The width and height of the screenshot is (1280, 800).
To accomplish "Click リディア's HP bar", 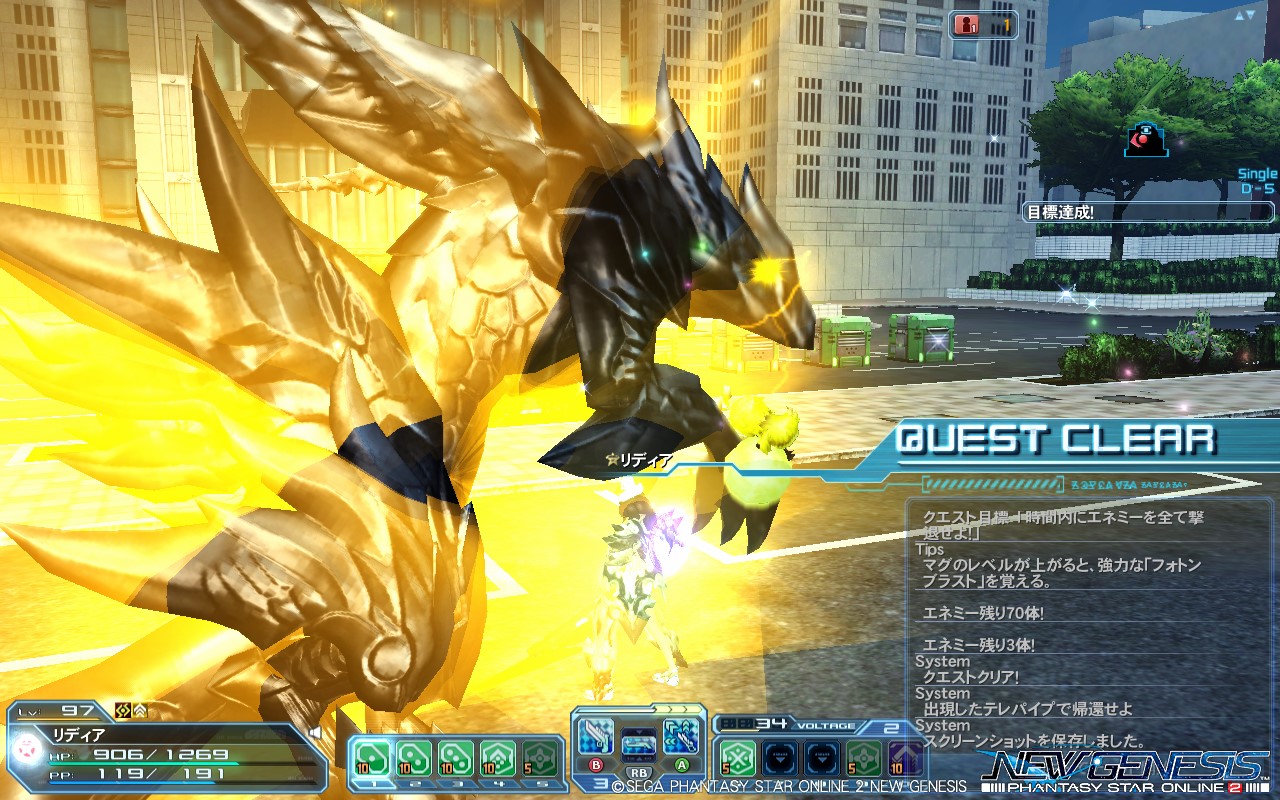I will pos(143,762).
